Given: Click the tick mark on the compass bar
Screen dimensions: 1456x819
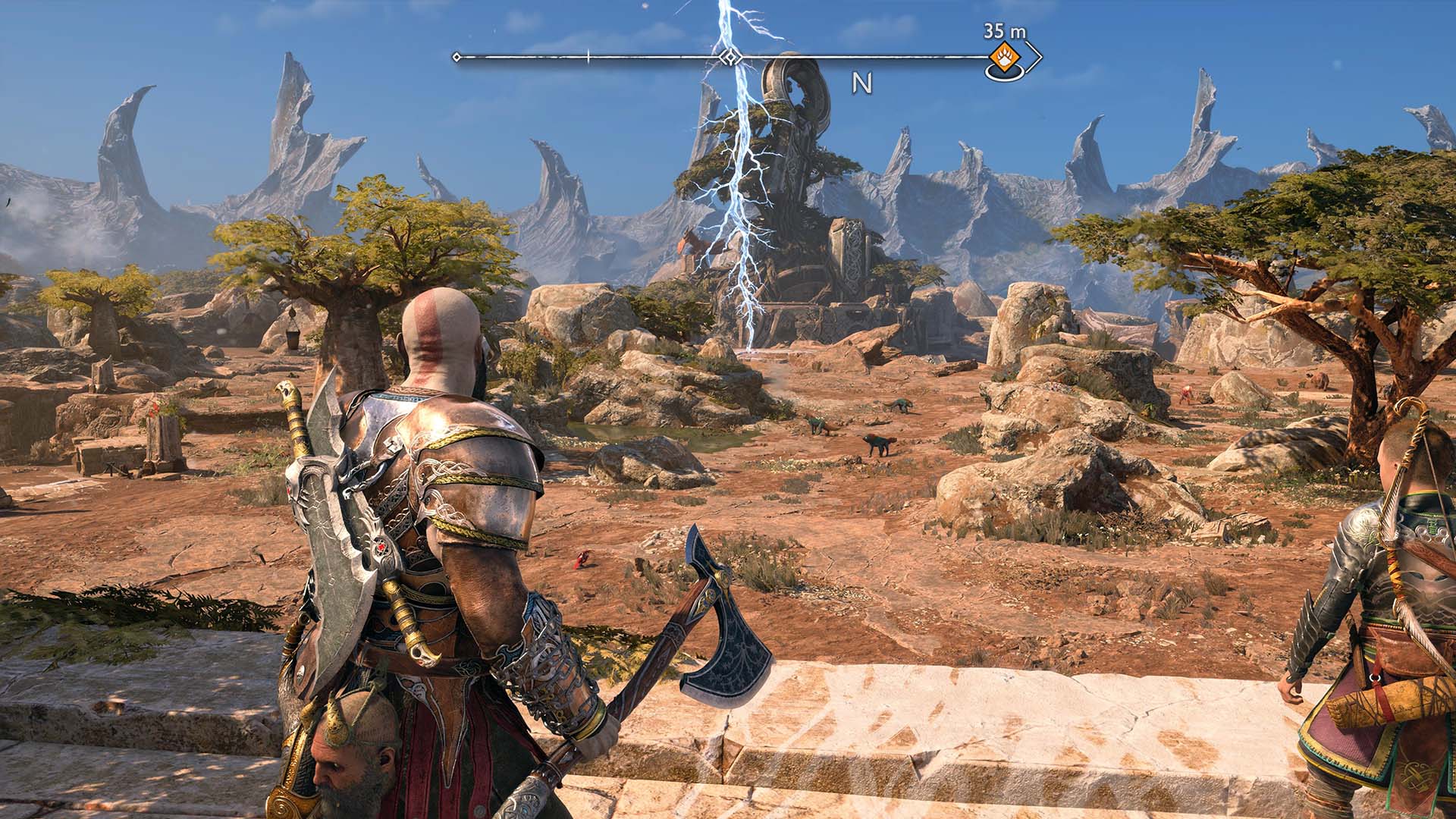Looking at the screenshot, I should coord(587,55).
